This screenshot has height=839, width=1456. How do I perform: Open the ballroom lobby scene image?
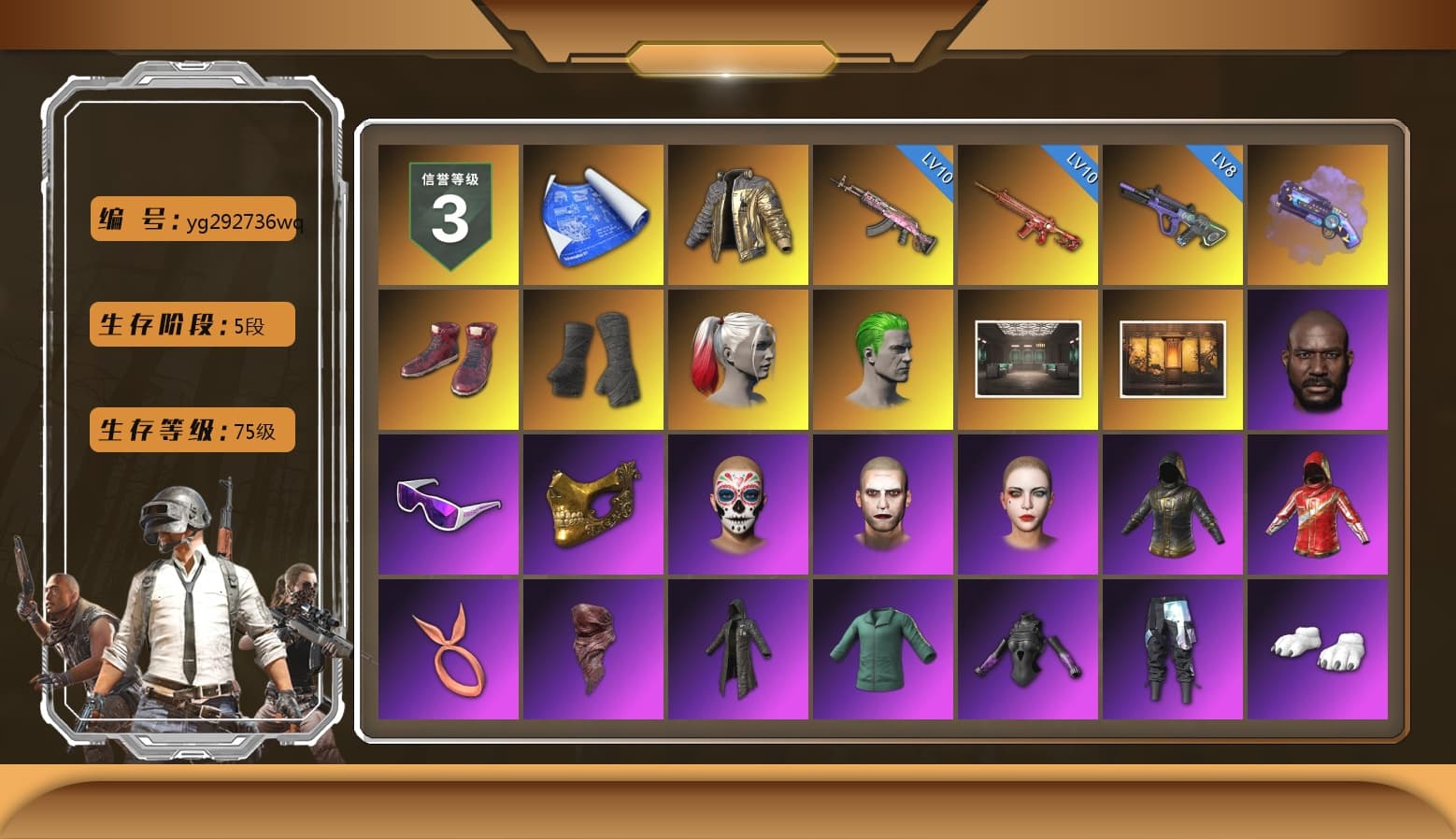1028,360
